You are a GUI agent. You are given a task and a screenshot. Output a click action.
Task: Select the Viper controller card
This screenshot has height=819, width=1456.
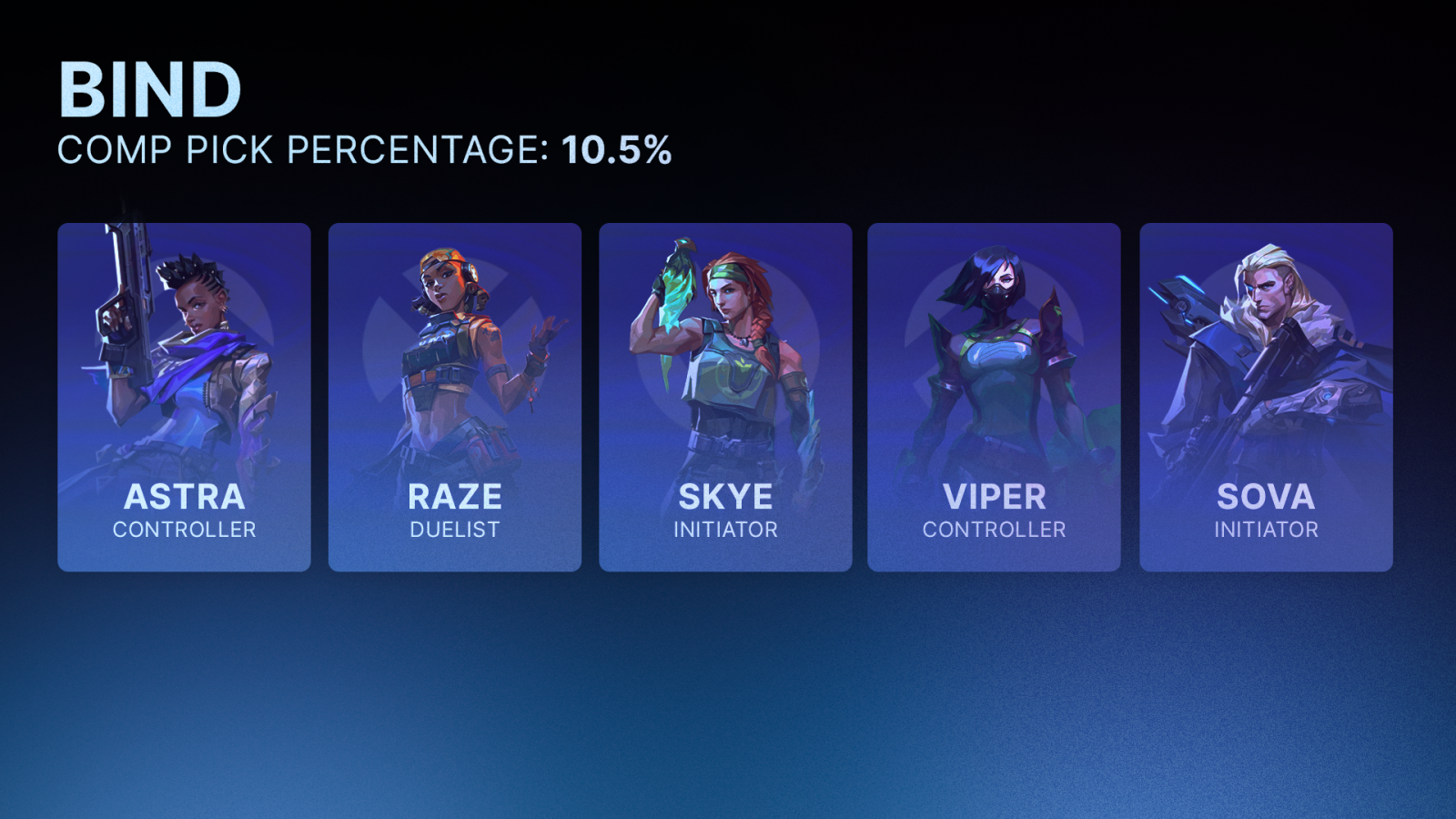tap(994, 398)
